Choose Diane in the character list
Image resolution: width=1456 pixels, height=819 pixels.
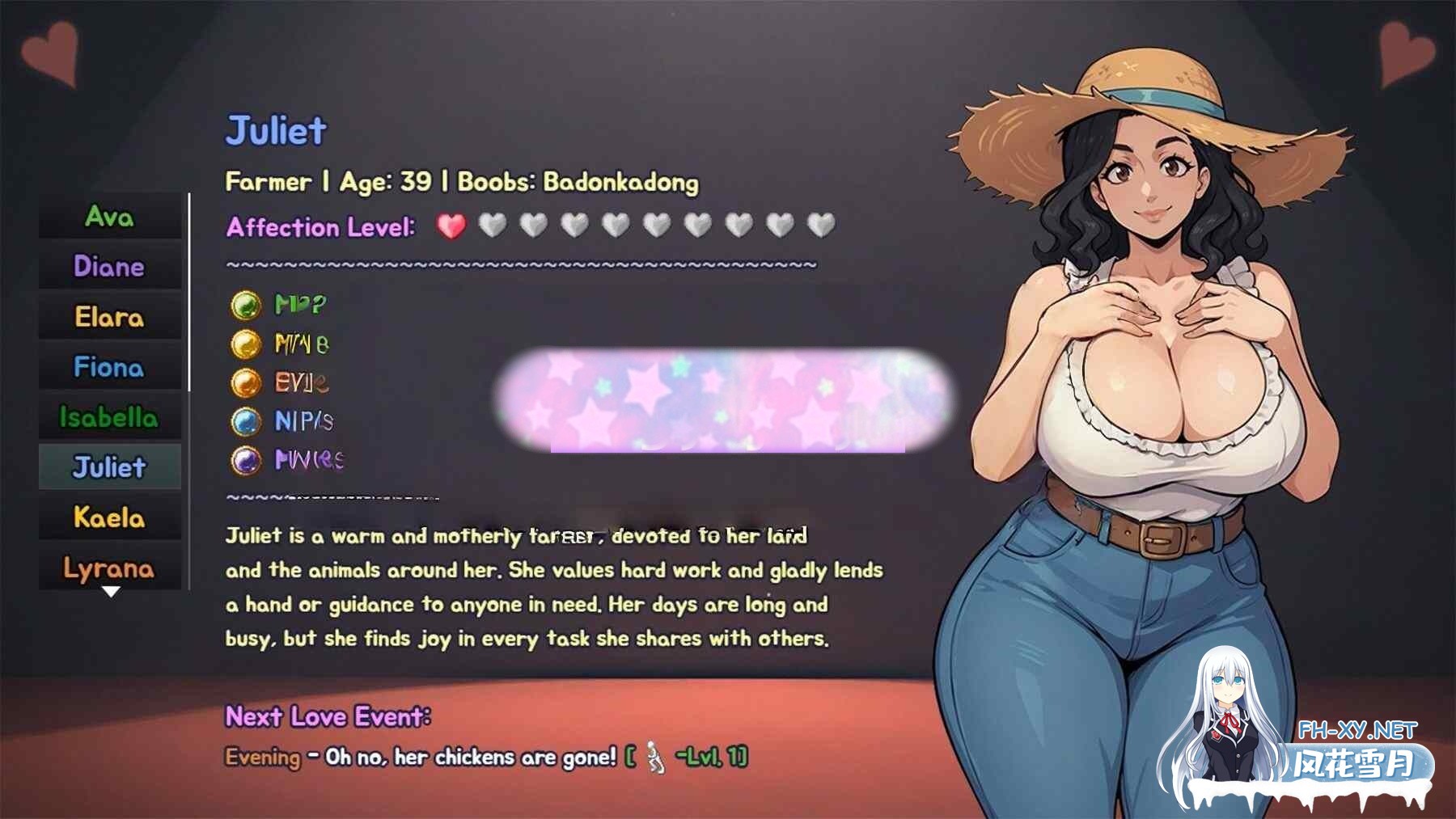pos(110,267)
